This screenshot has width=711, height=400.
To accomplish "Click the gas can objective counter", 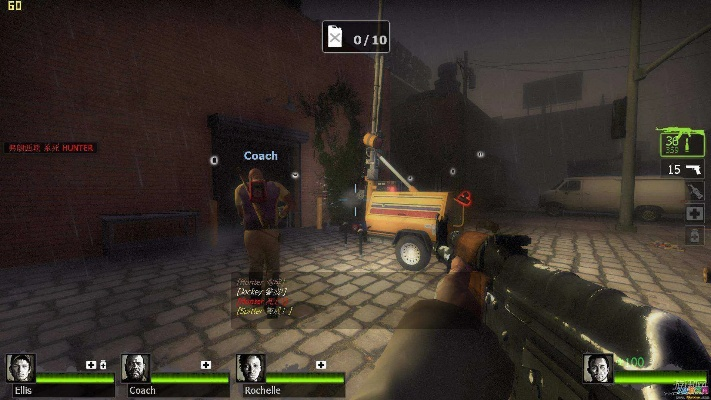I will click(x=355, y=38).
